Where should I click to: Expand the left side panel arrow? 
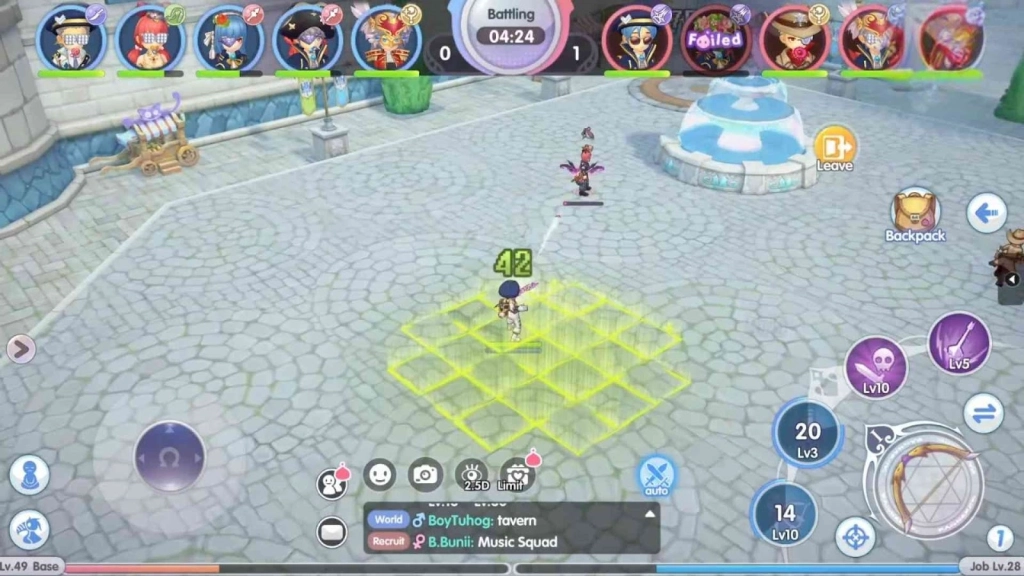pyautogui.click(x=20, y=348)
